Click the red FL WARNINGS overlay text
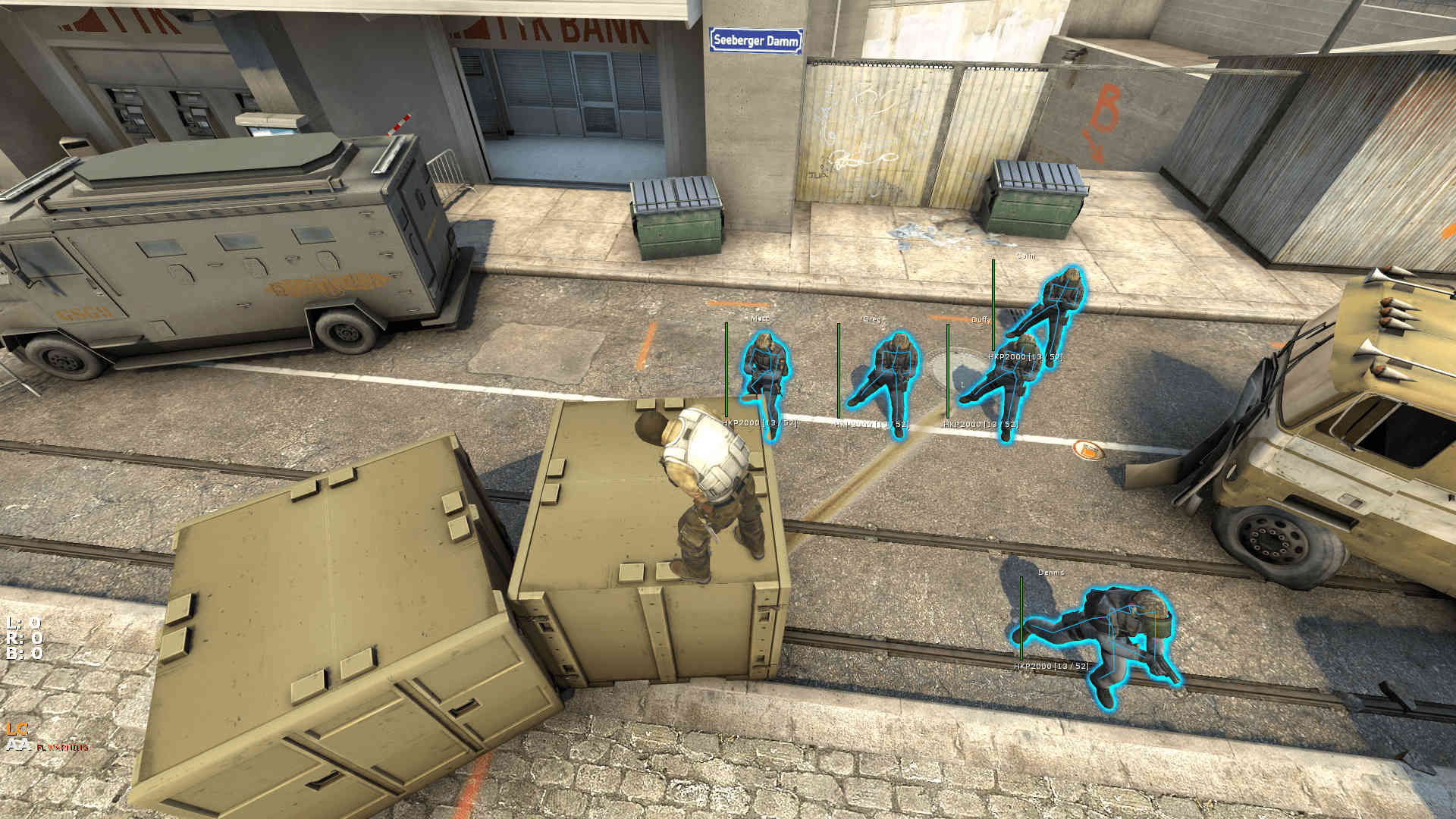This screenshot has width=1456, height=819. [63, 746]
